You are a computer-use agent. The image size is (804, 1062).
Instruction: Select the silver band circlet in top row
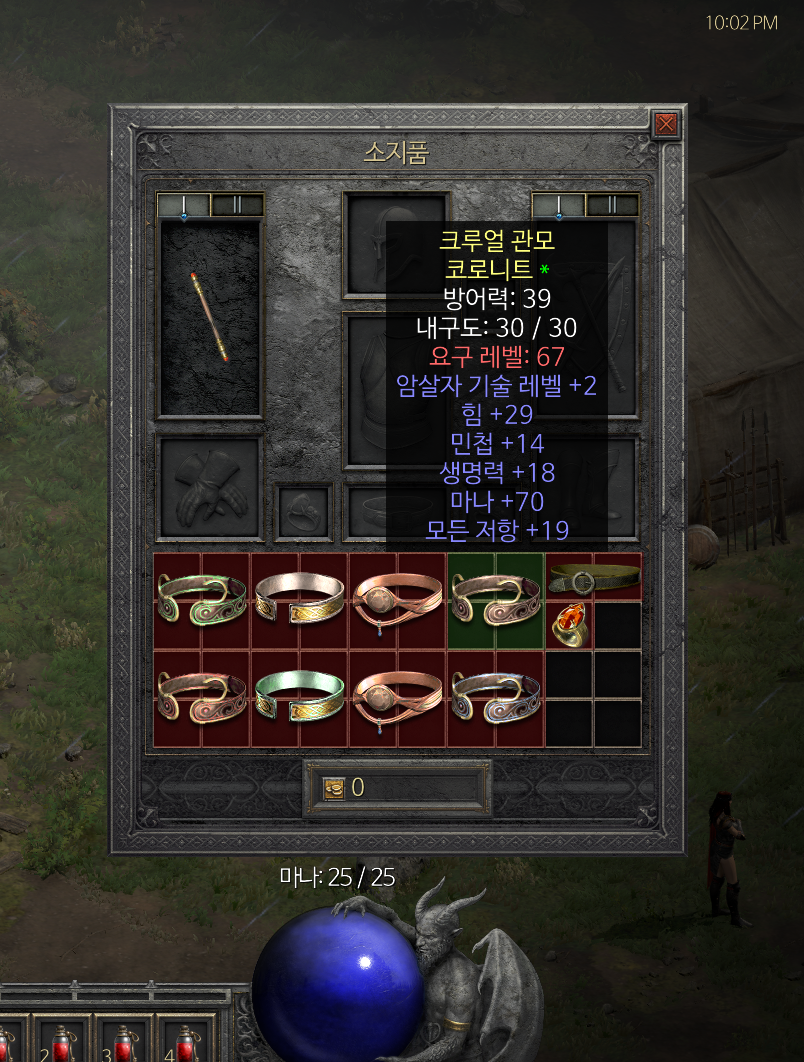(299, 600)
